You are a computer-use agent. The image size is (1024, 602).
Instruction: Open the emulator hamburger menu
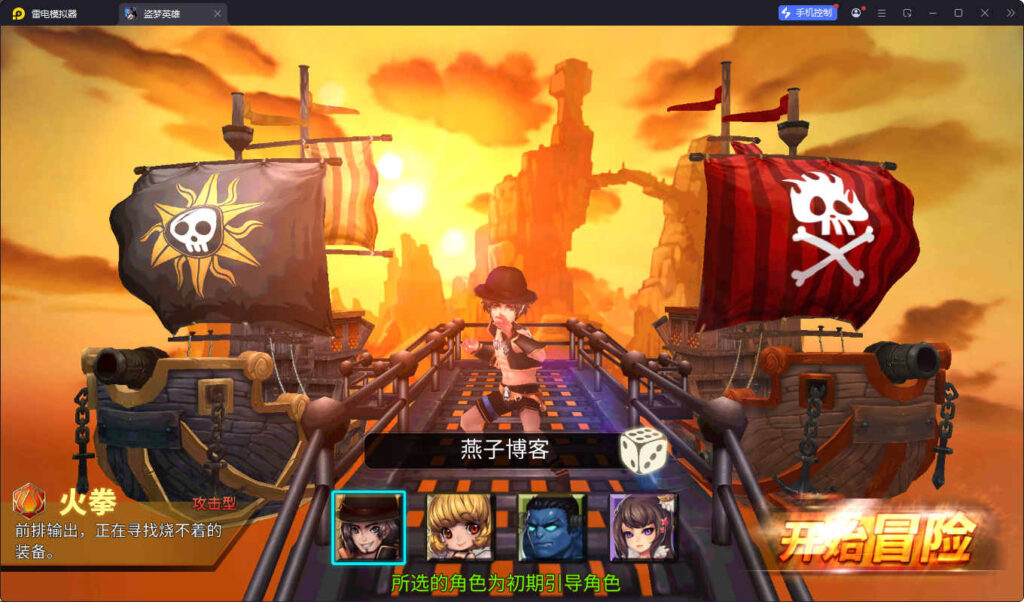pos(881,13)
